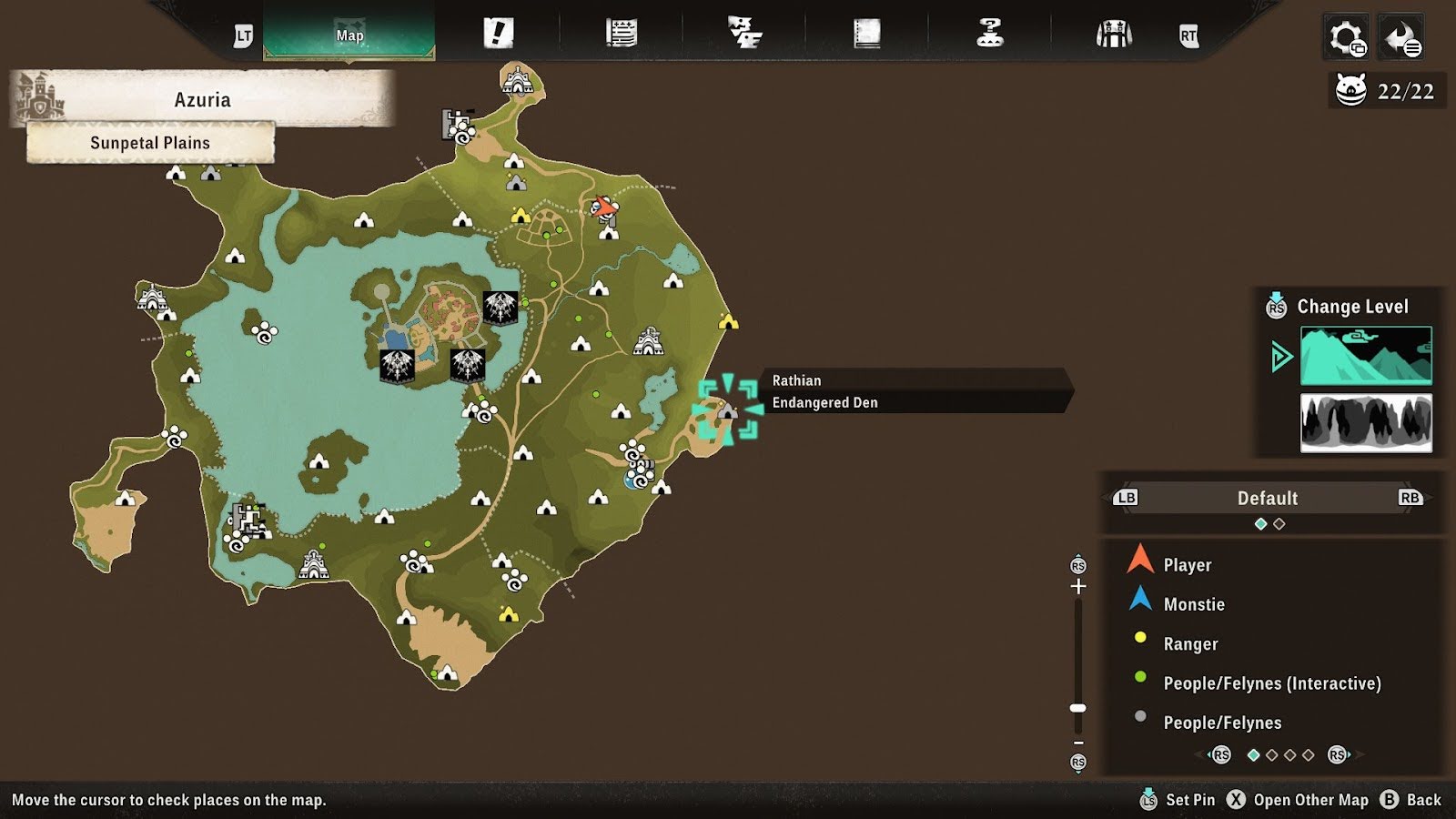The height and width of the screenshot is (819, 1456).
Task: Open the monster emblem tab
Action: (744, 34)
